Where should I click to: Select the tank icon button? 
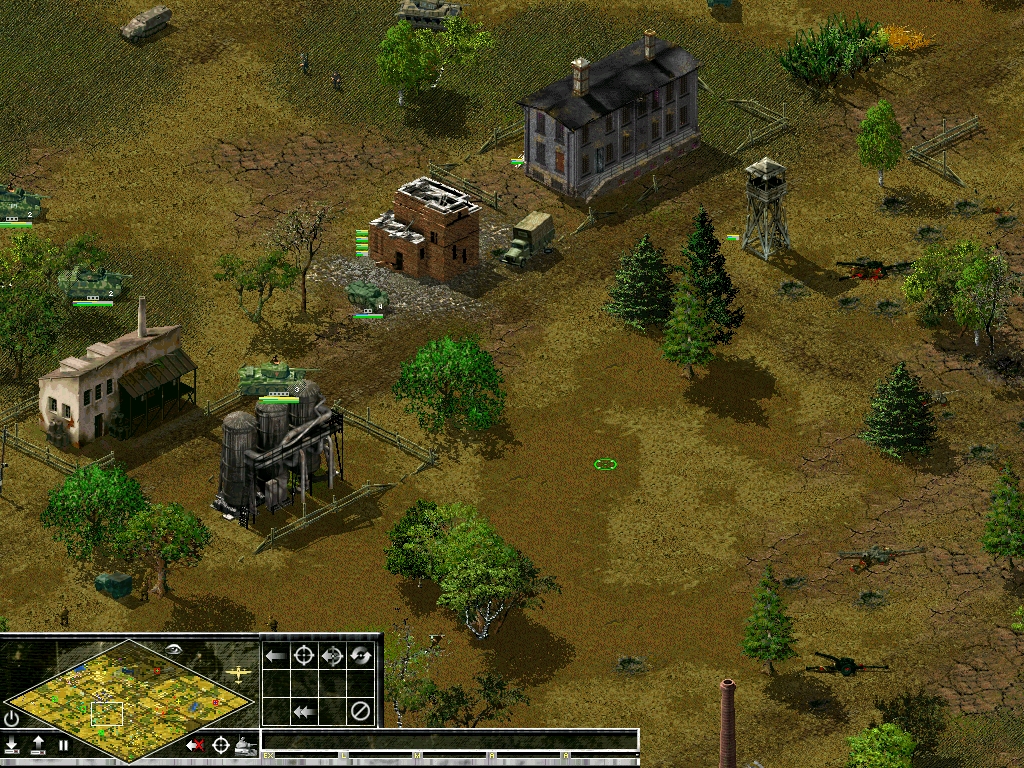245,745
